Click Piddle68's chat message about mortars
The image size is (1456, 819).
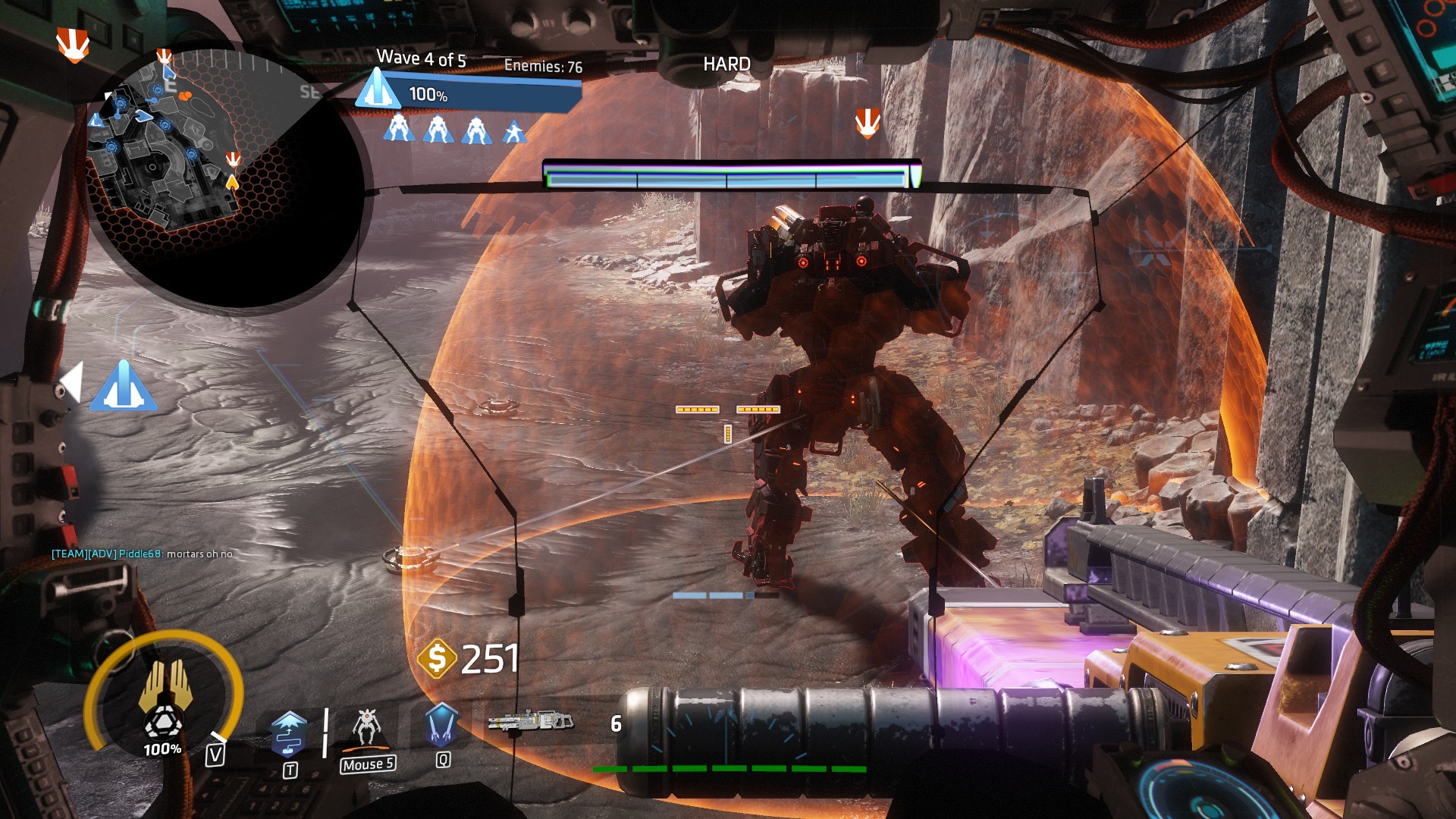142,554
